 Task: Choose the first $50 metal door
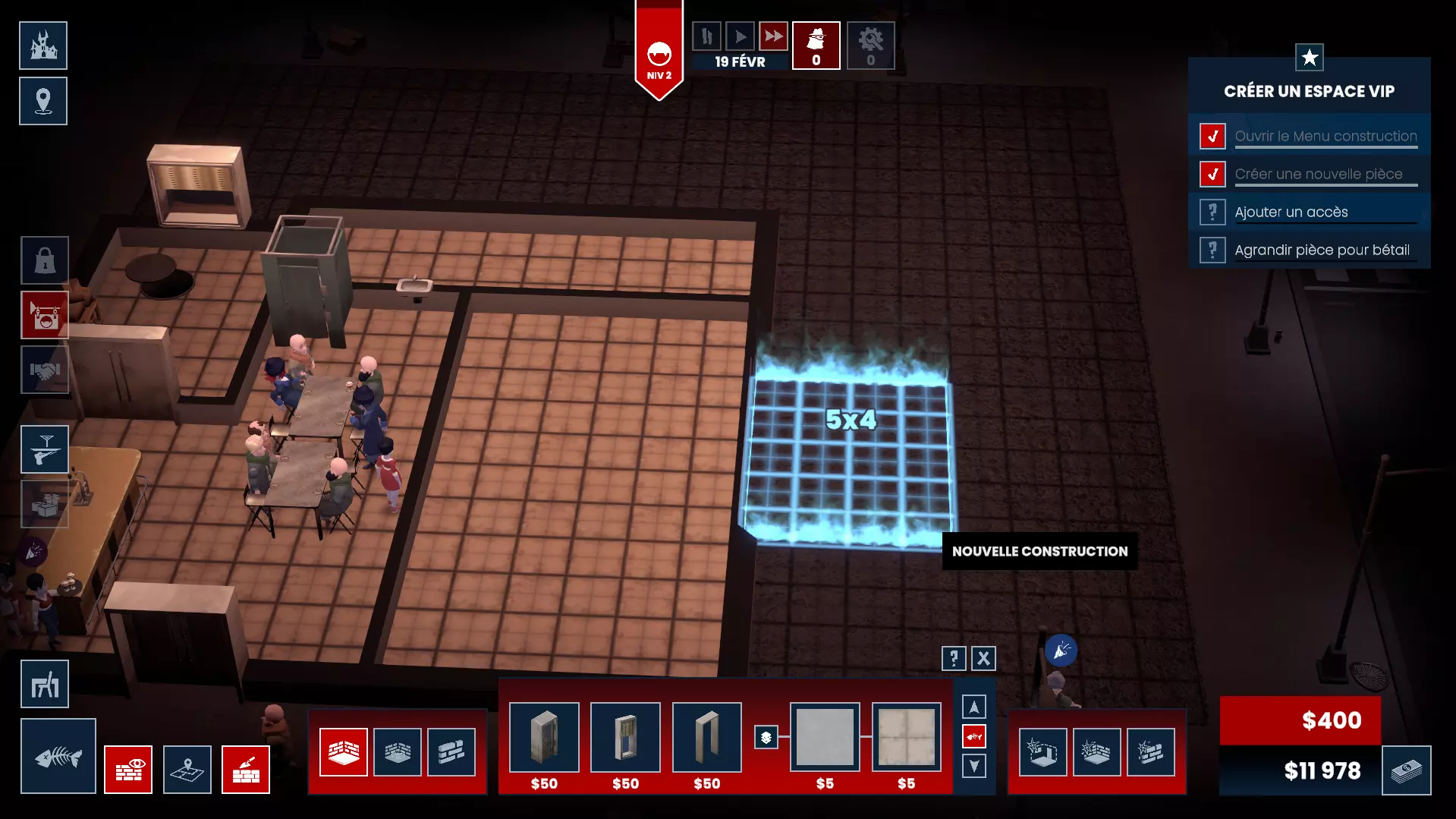pos(544,737)
